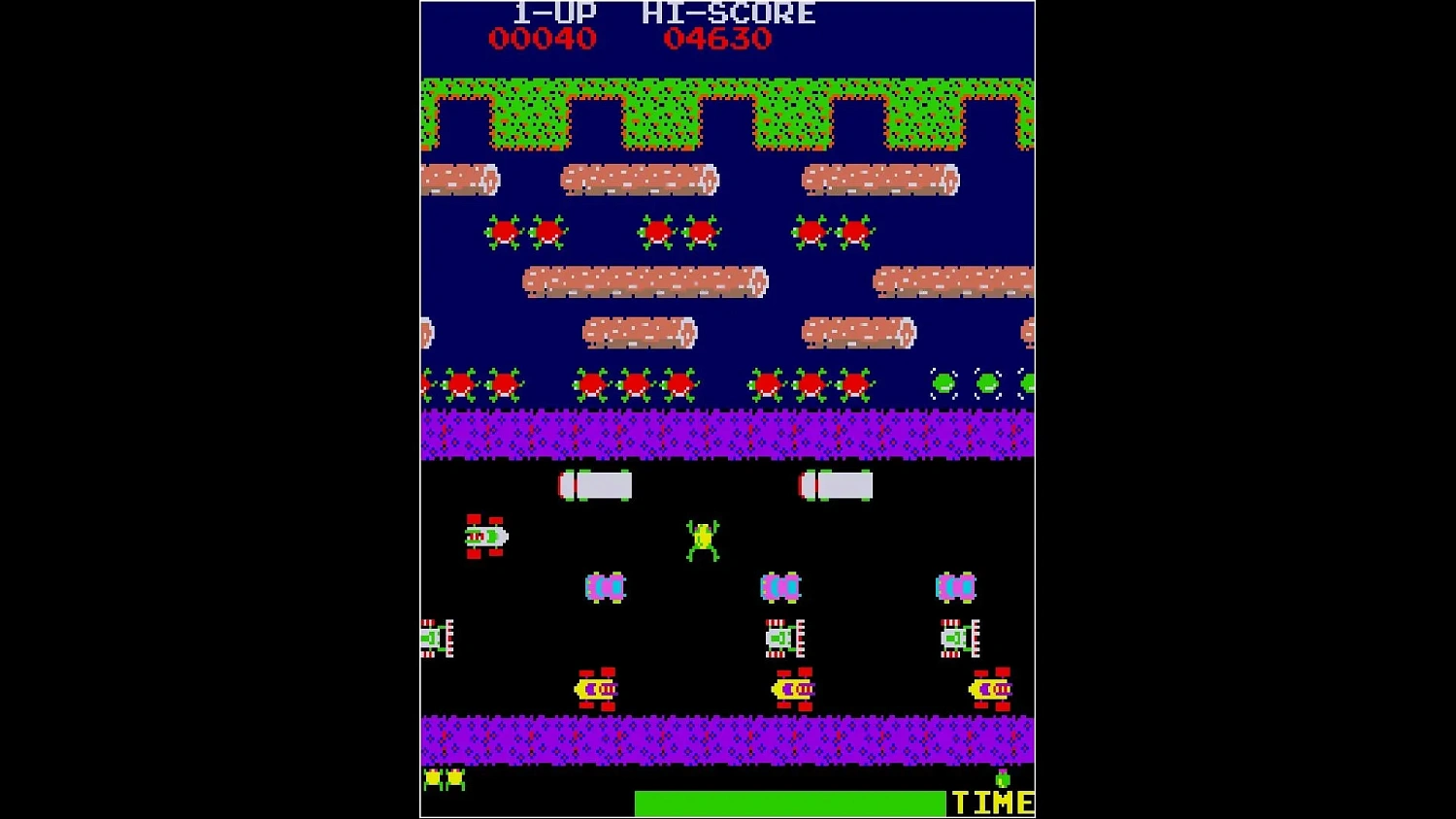
Task: Click the red race car on the left
Action: point(485,536)
